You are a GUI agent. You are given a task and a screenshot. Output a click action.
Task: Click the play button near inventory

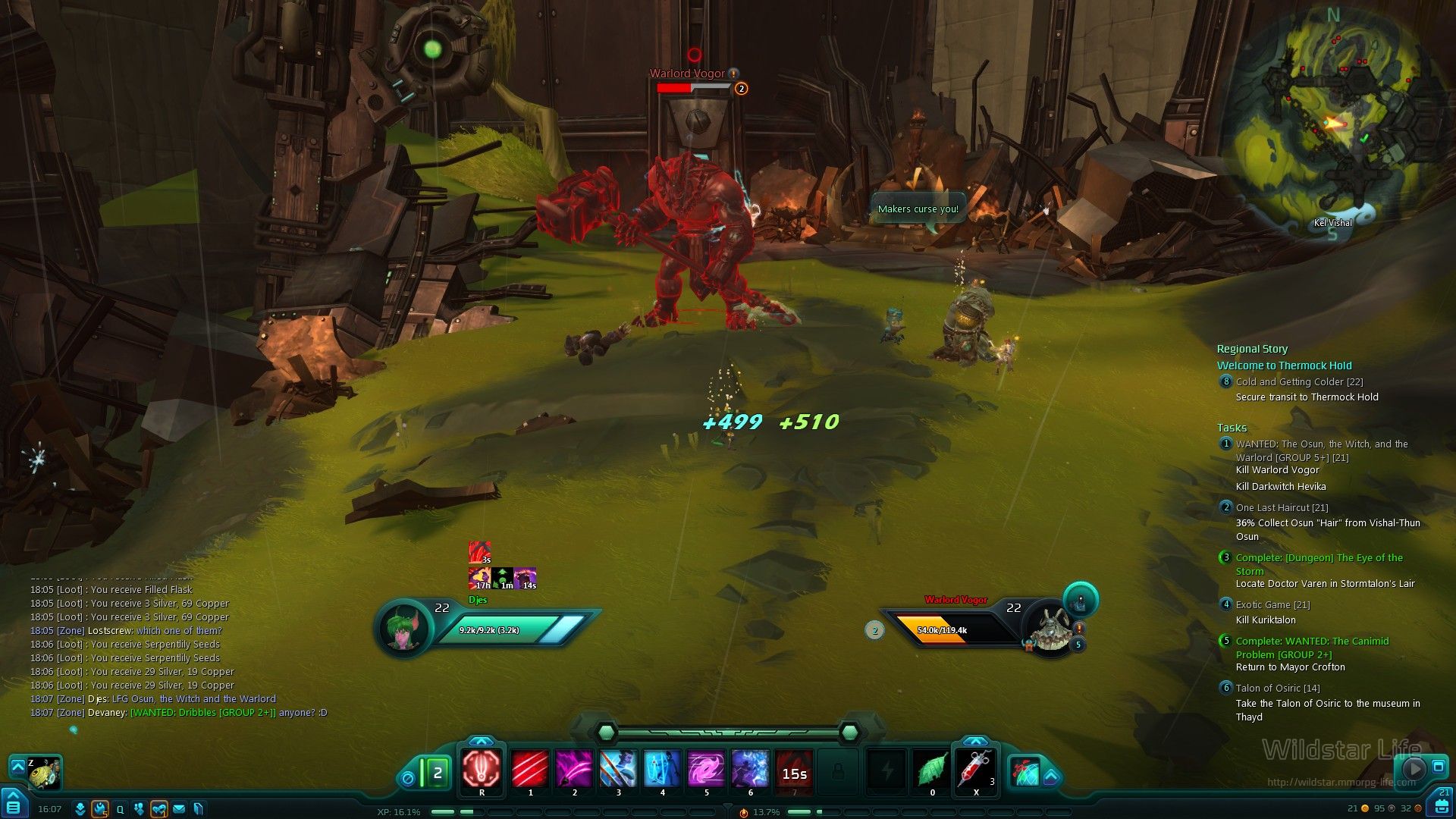pos(1414,768)
